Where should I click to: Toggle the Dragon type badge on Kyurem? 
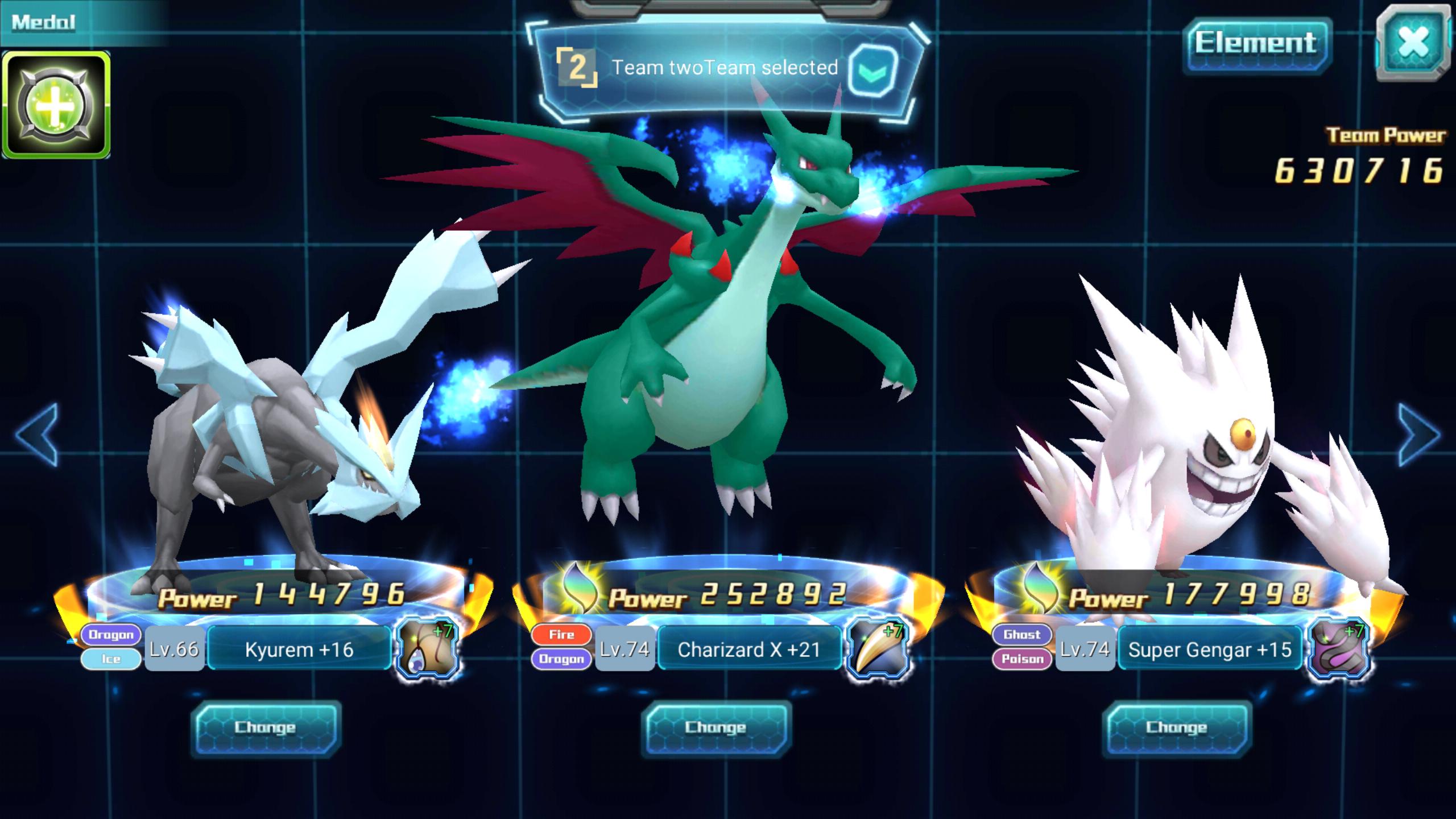pos(111,634)
